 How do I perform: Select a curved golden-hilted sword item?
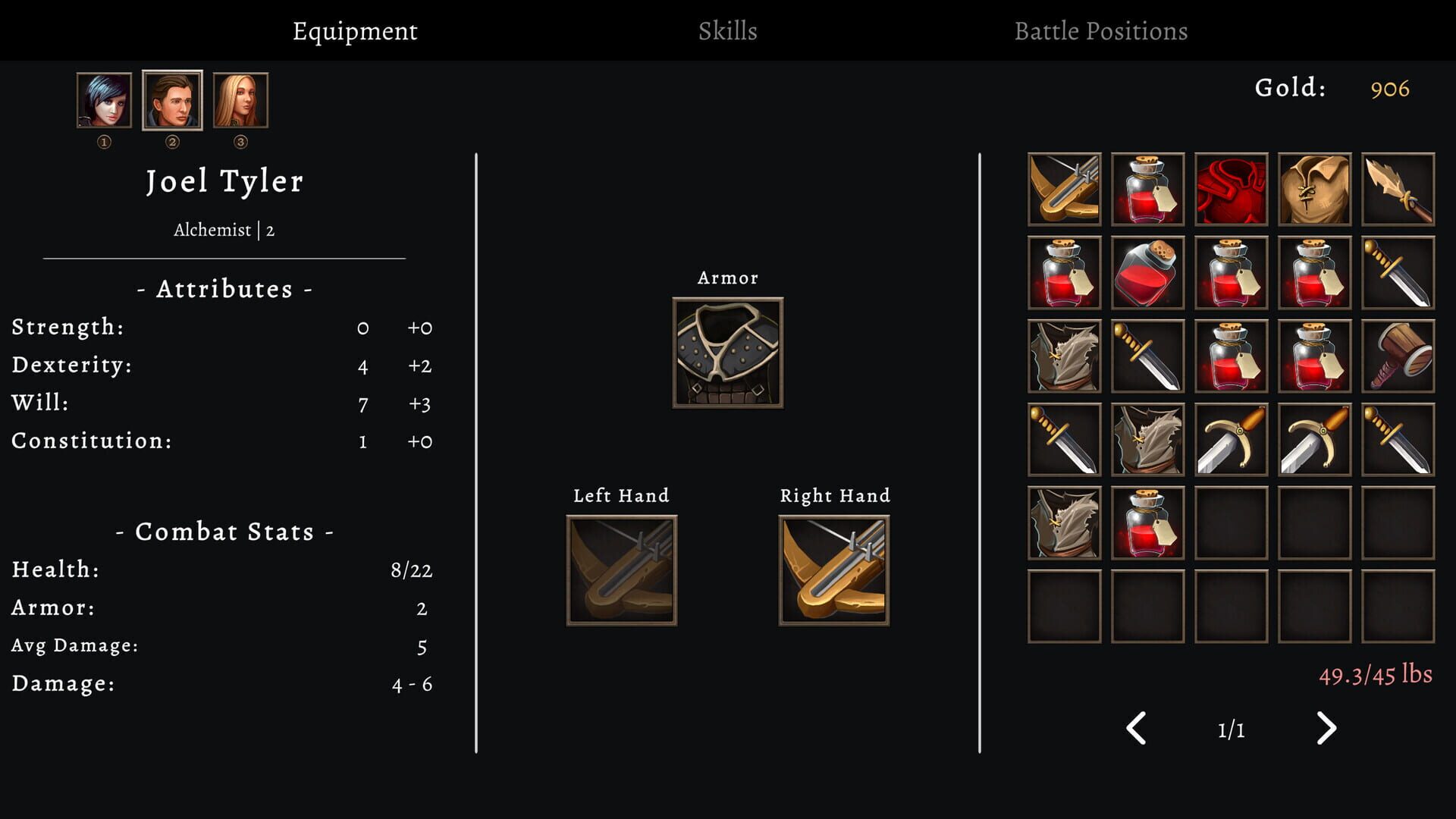click(1231, 439)
